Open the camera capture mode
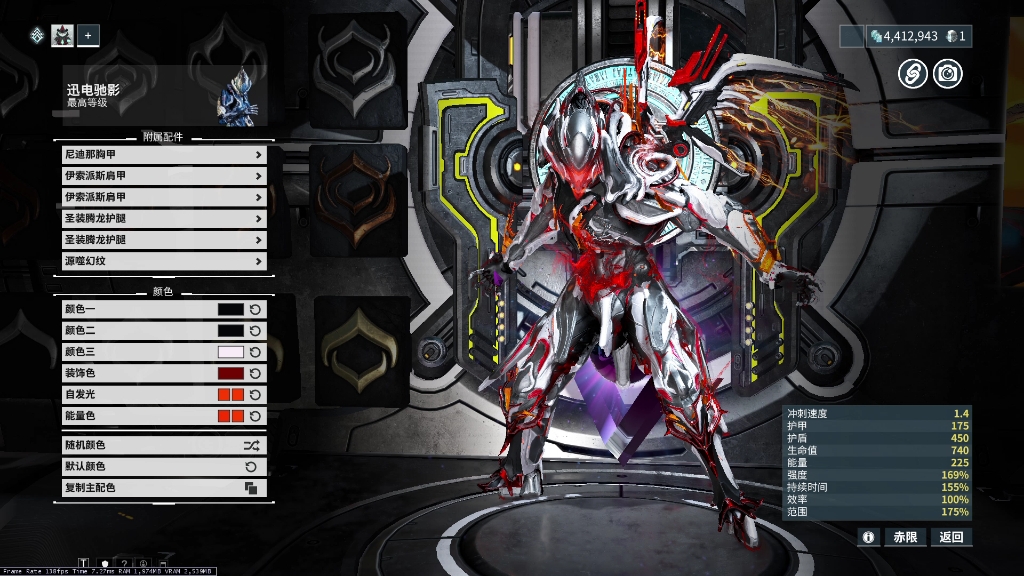Image resolution: width=1024 pixels, height=576 pixels. pos(947,72)
